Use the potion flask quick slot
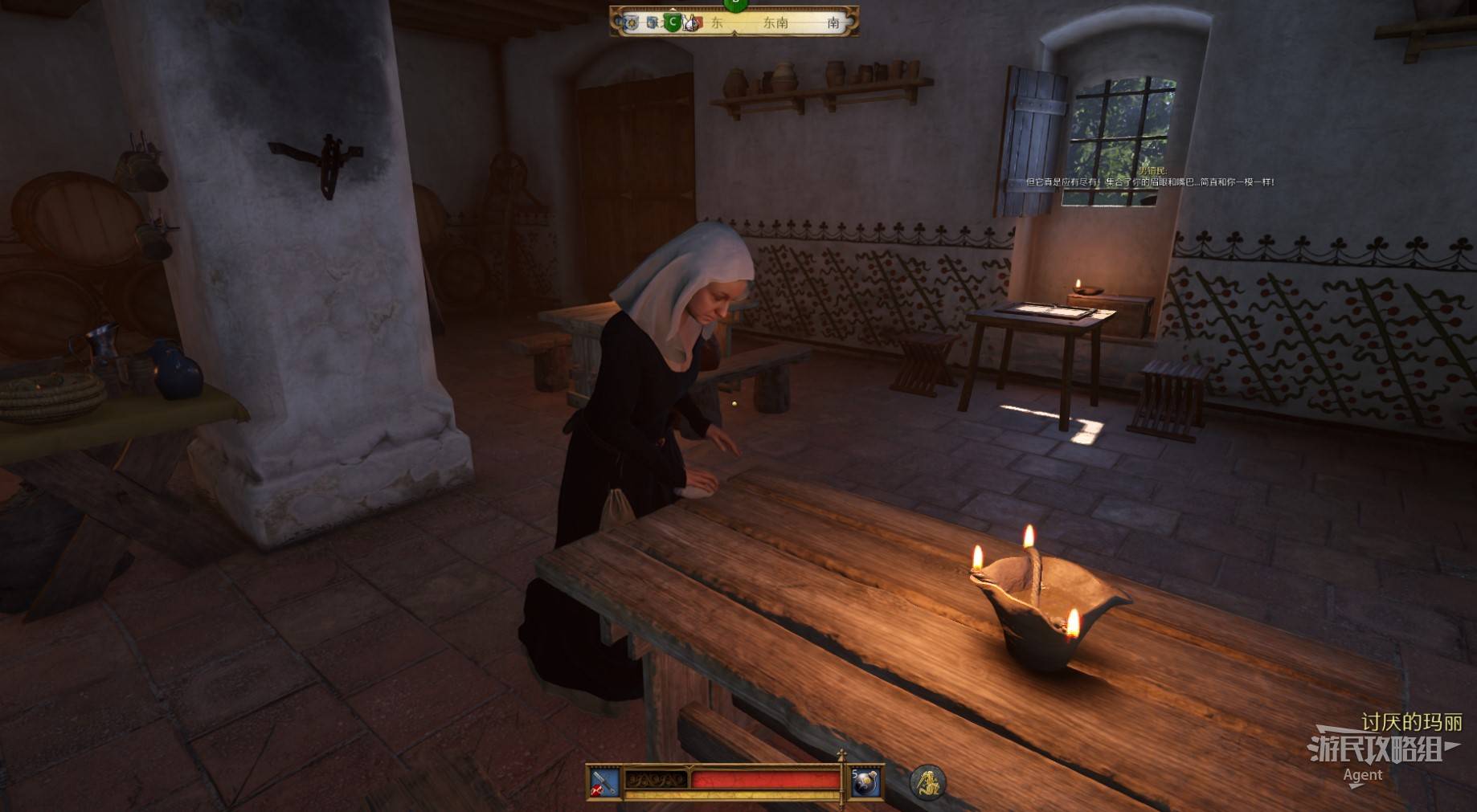This screenshot has width=1477, height=812. point(865,781)
